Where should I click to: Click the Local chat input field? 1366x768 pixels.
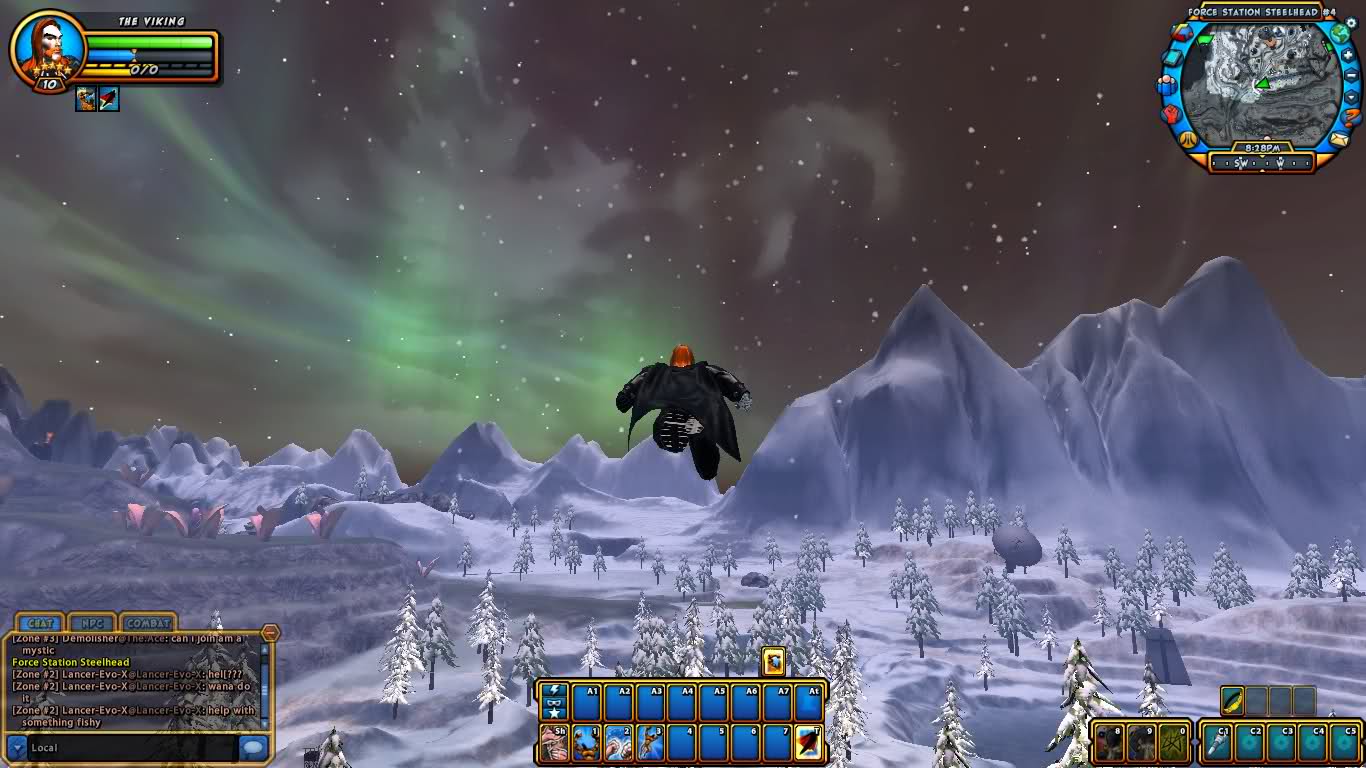click(x=130, y=747)
